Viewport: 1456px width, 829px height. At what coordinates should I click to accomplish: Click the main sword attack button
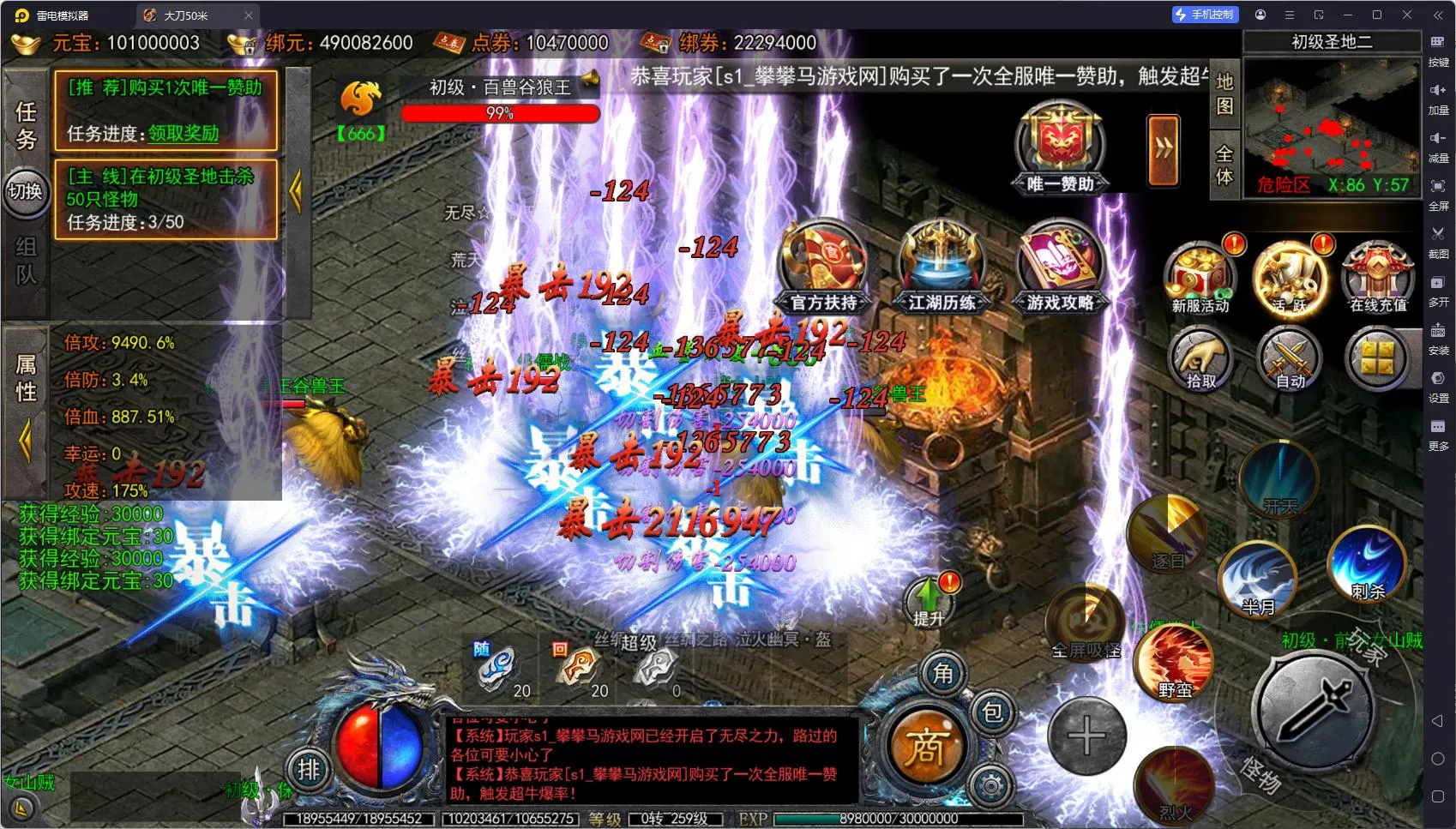point(1314,710)
